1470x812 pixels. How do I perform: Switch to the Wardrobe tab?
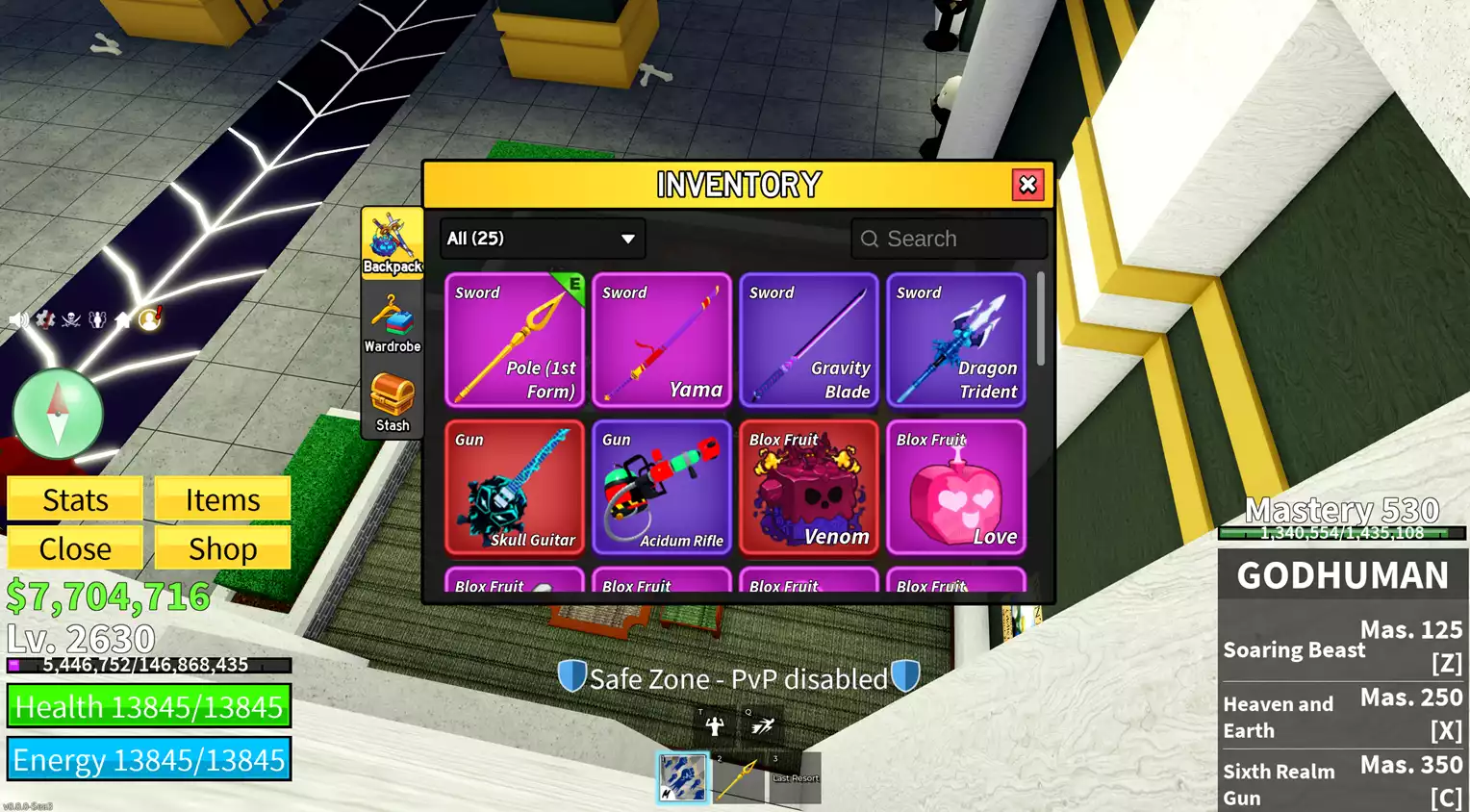point(393,324)
